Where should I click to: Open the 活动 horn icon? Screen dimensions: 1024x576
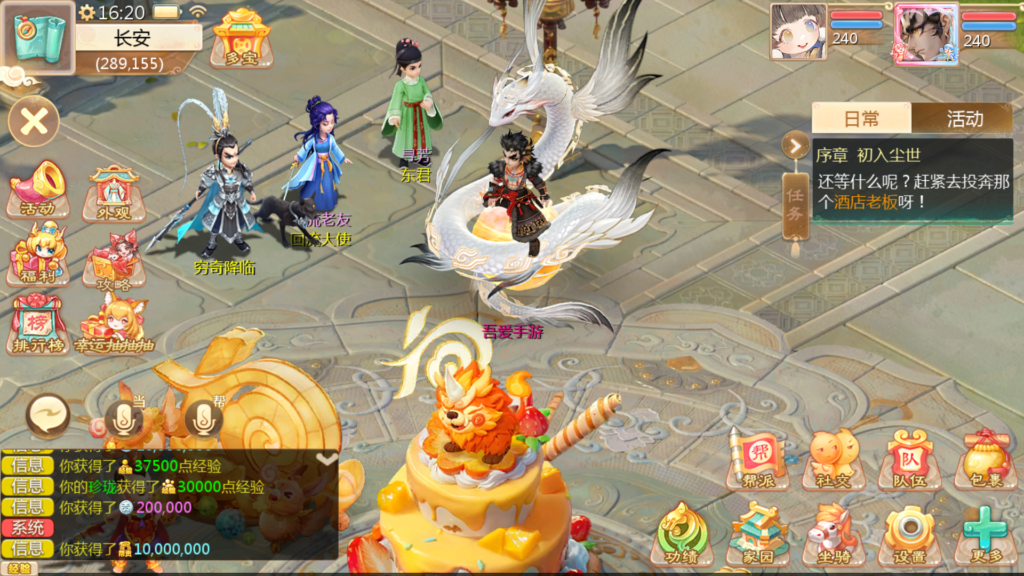pyautogui.click(x=38, y=189)
